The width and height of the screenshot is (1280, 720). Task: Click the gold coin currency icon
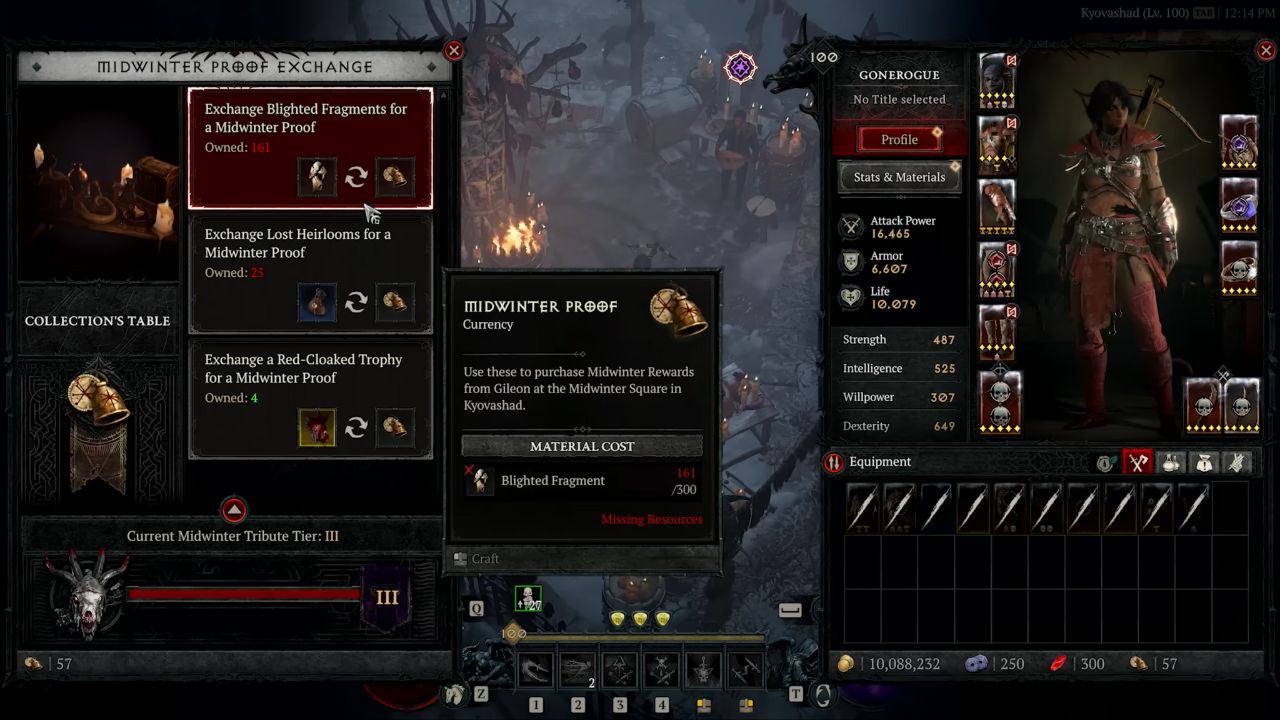[x=848, y=663]
